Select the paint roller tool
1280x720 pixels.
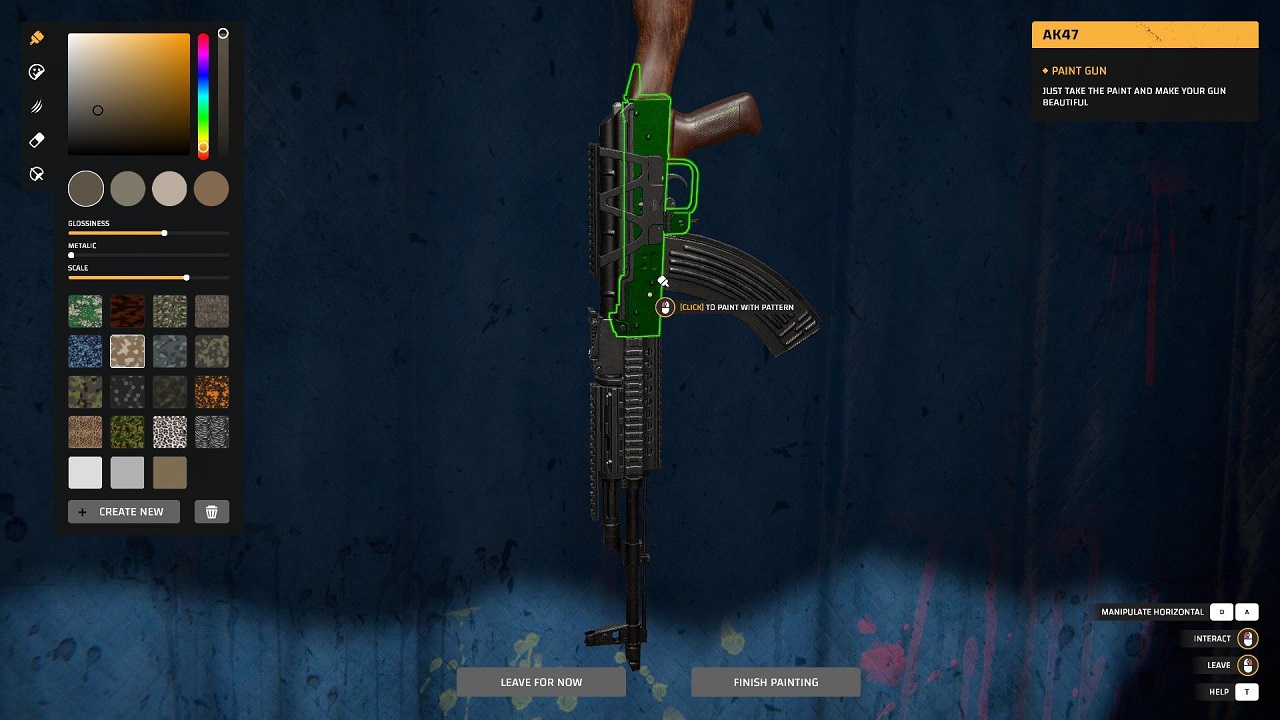[37, 71]
